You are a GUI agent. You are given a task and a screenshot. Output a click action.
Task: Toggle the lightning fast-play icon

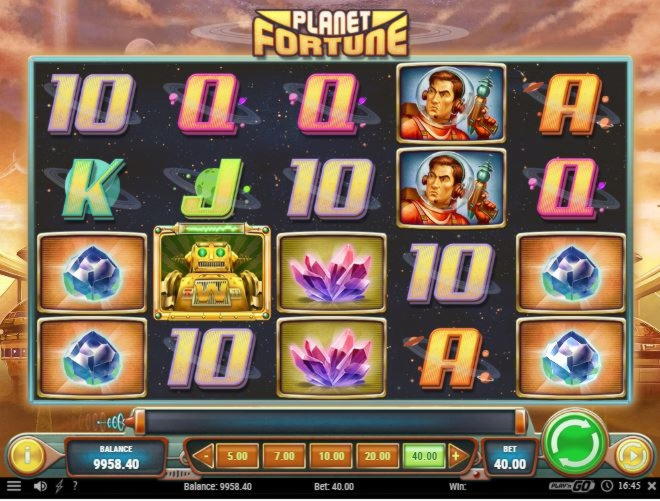(58, 487)
